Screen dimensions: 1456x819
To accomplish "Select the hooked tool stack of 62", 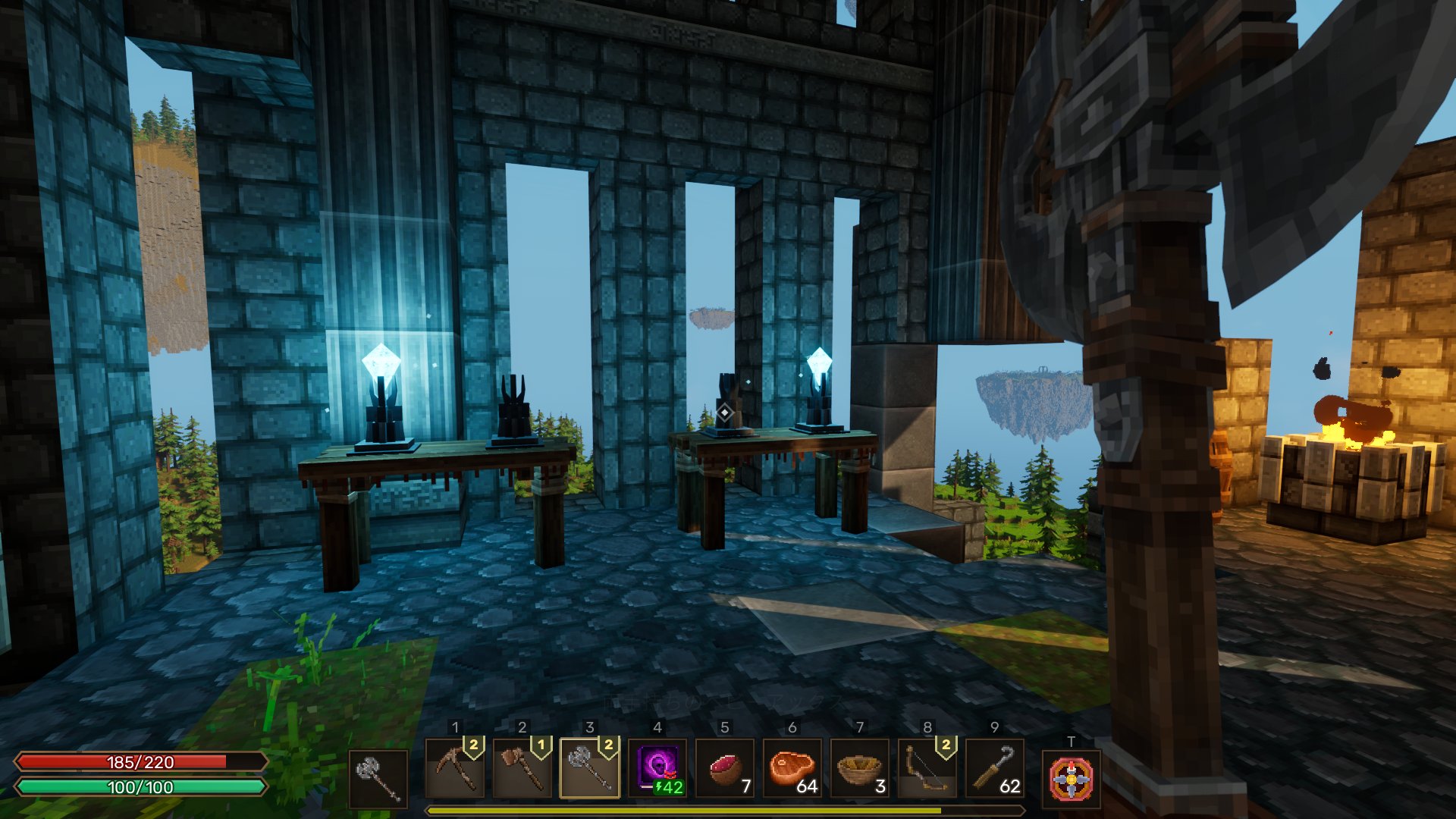I will (995, 769).
